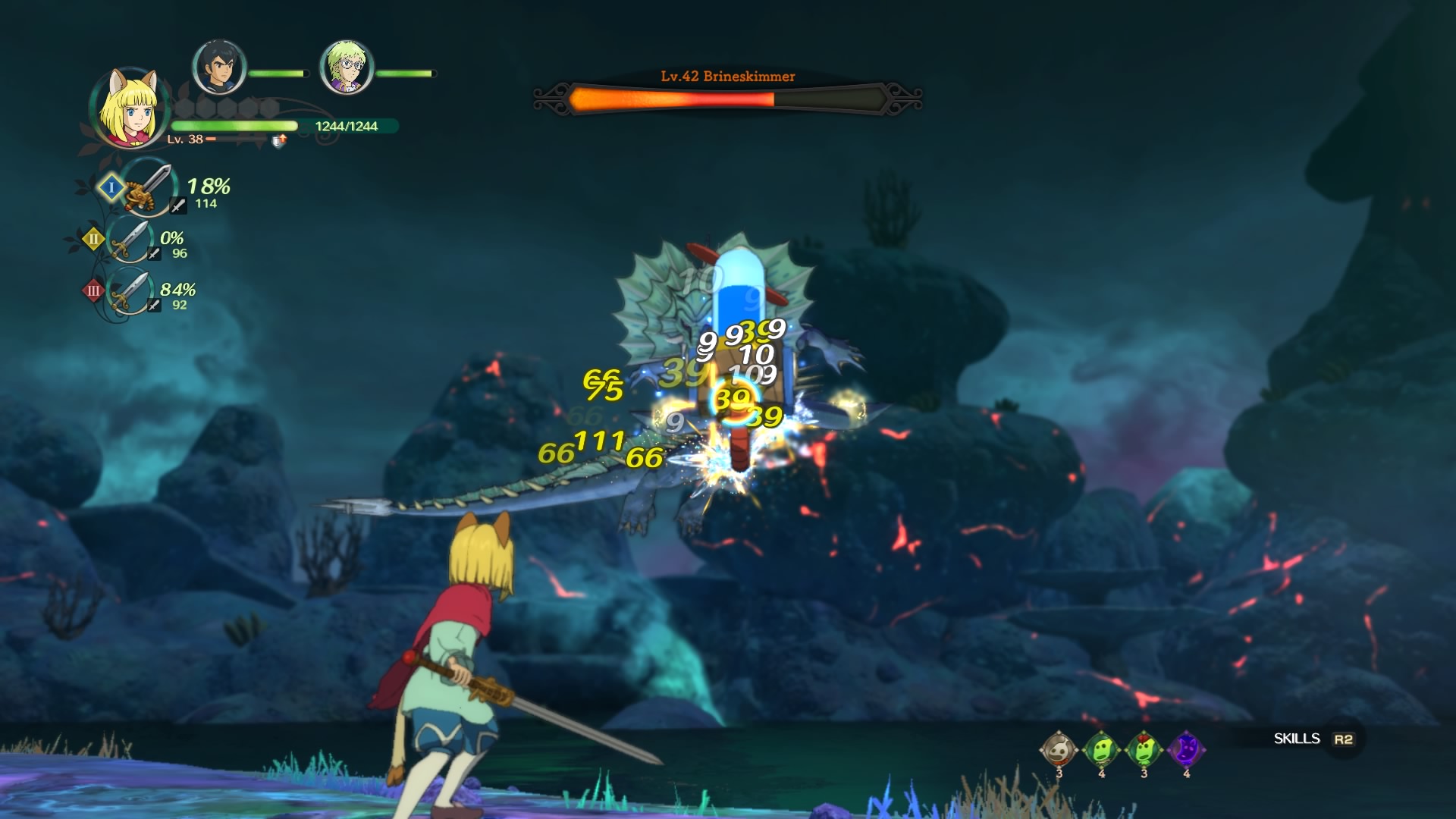Pick the green higgledy with red topknot

point(1144,750)
